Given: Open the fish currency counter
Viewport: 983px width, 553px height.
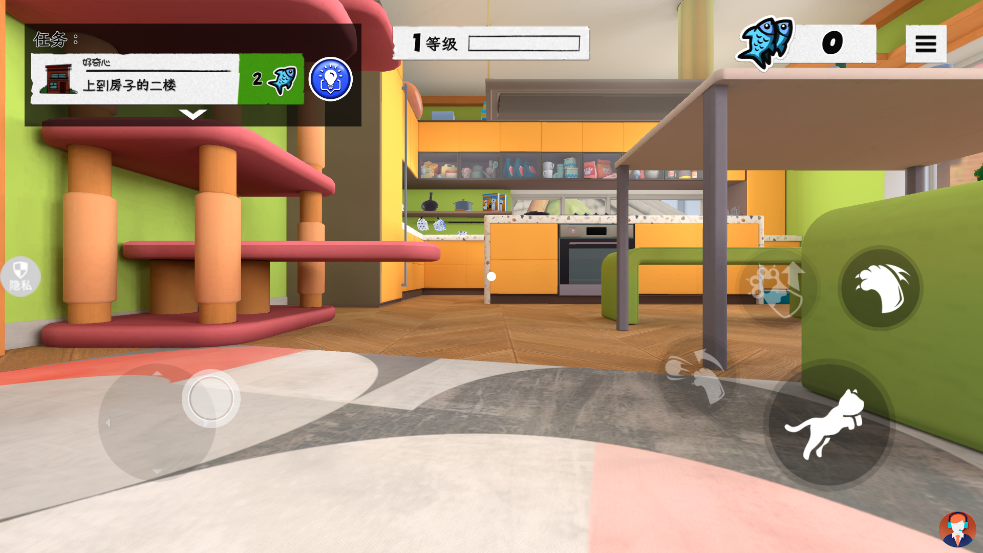Looking at the screenshot, I should tap(806, 43).
